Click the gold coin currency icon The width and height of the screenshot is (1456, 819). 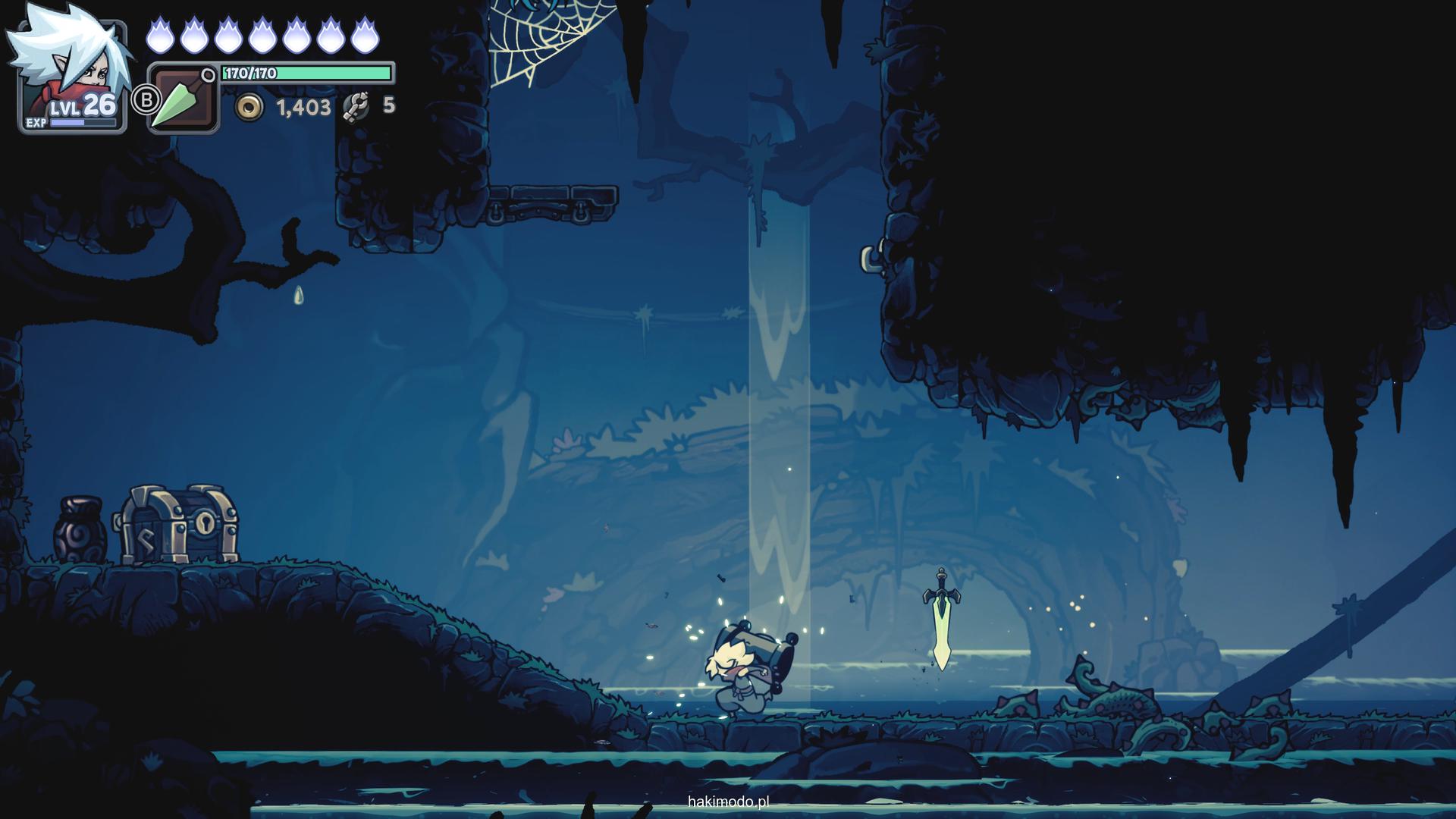[x=248, y=108]
